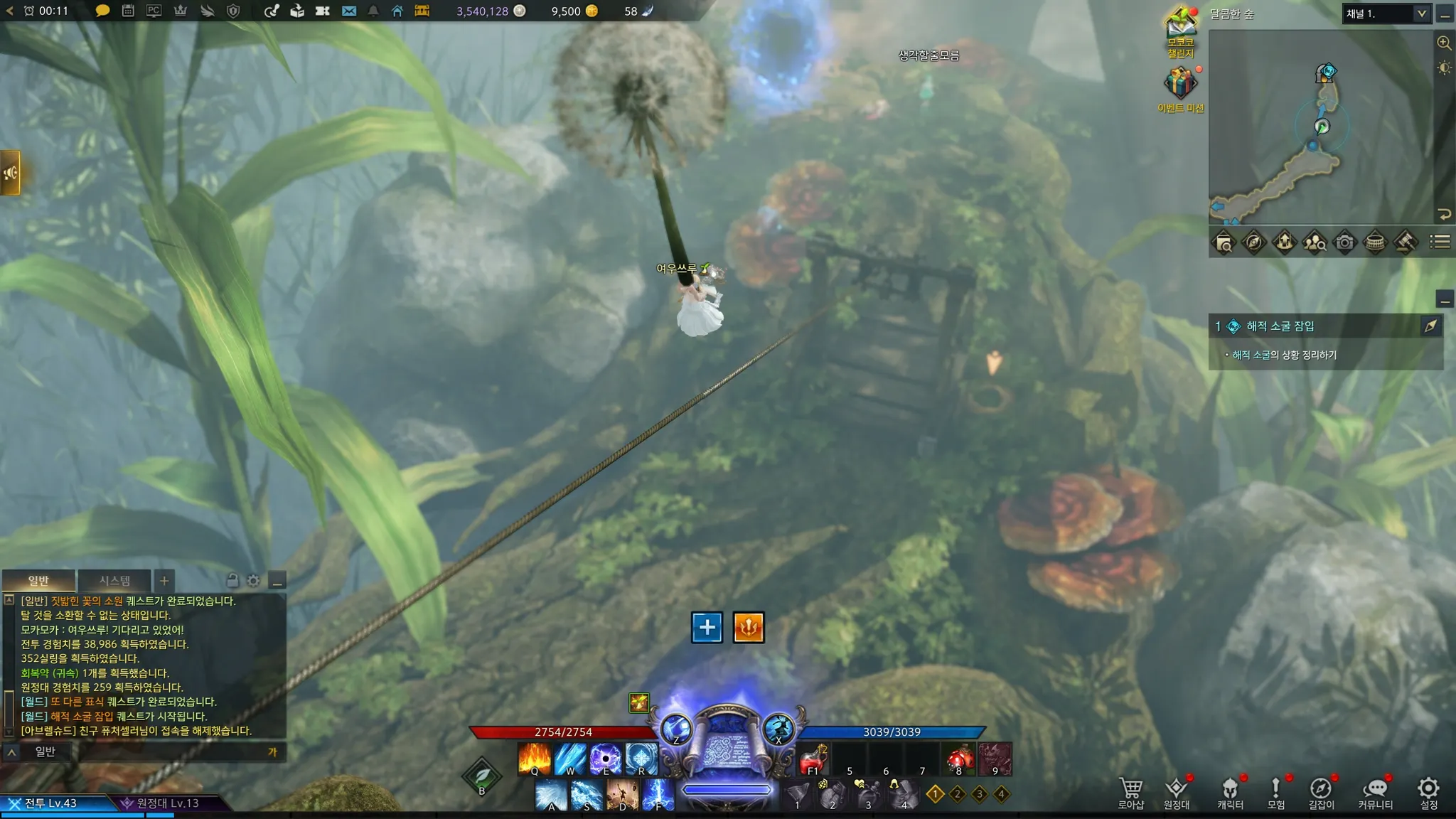Open the 채널 1 channel dropdown
Screen dimensions: 1456x819
[x=1386, y=14]
